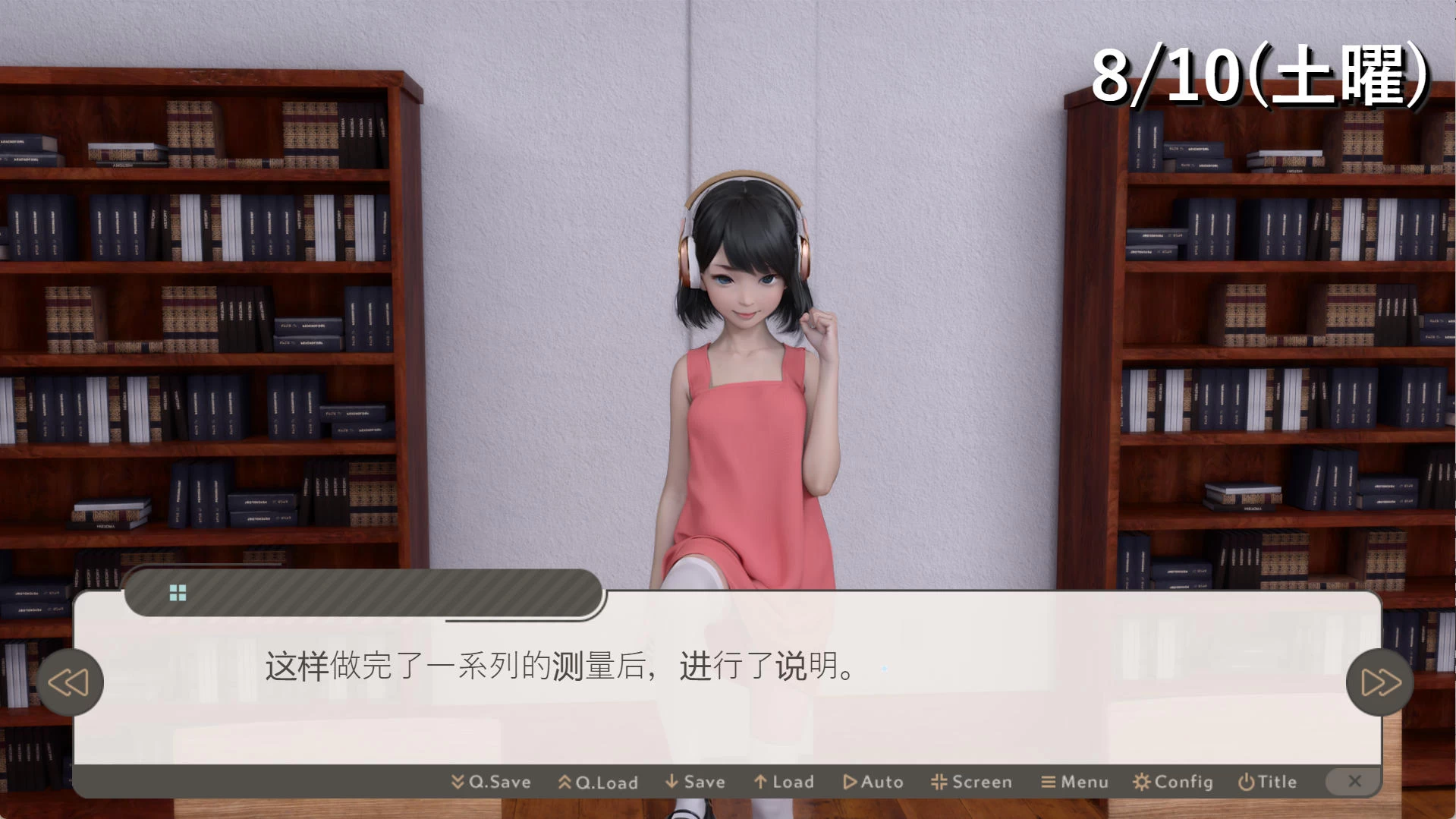Toggle fullscreen with Screen button

(x=971, y=782)
